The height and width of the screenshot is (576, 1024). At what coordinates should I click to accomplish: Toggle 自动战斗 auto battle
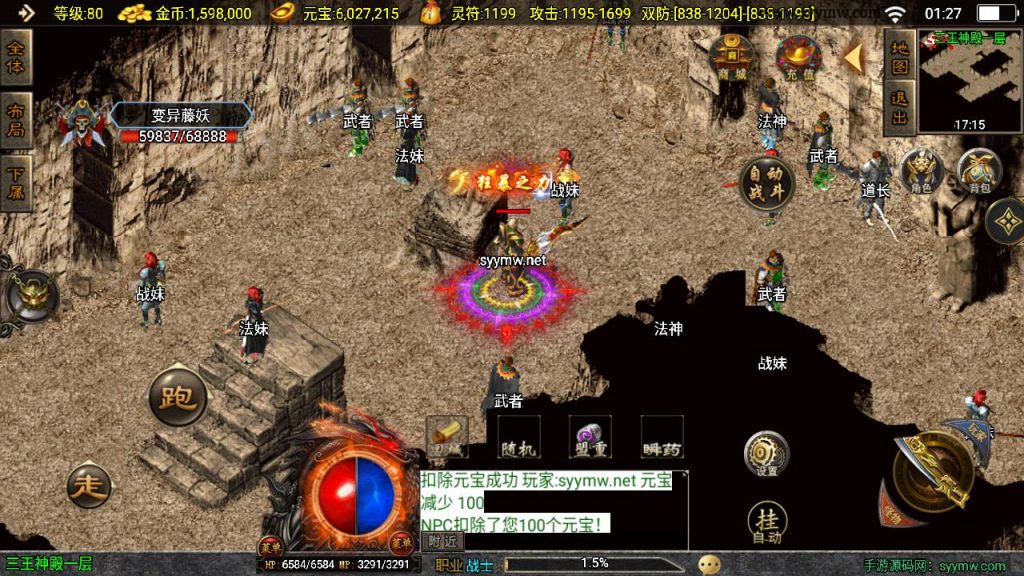[768, 183]
